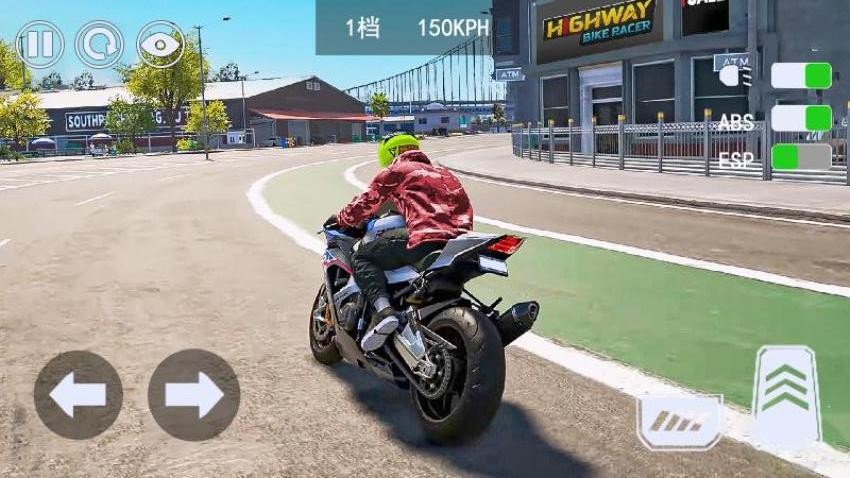Pause the game with the pause button
850x478 pixels.
[x=40, y=45]
